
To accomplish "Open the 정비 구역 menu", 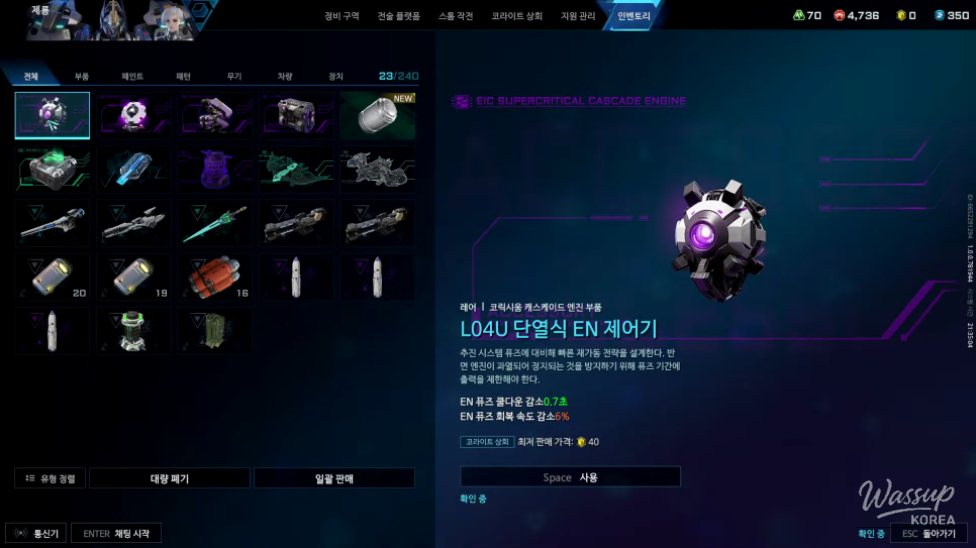I will (x=342, y=17).
